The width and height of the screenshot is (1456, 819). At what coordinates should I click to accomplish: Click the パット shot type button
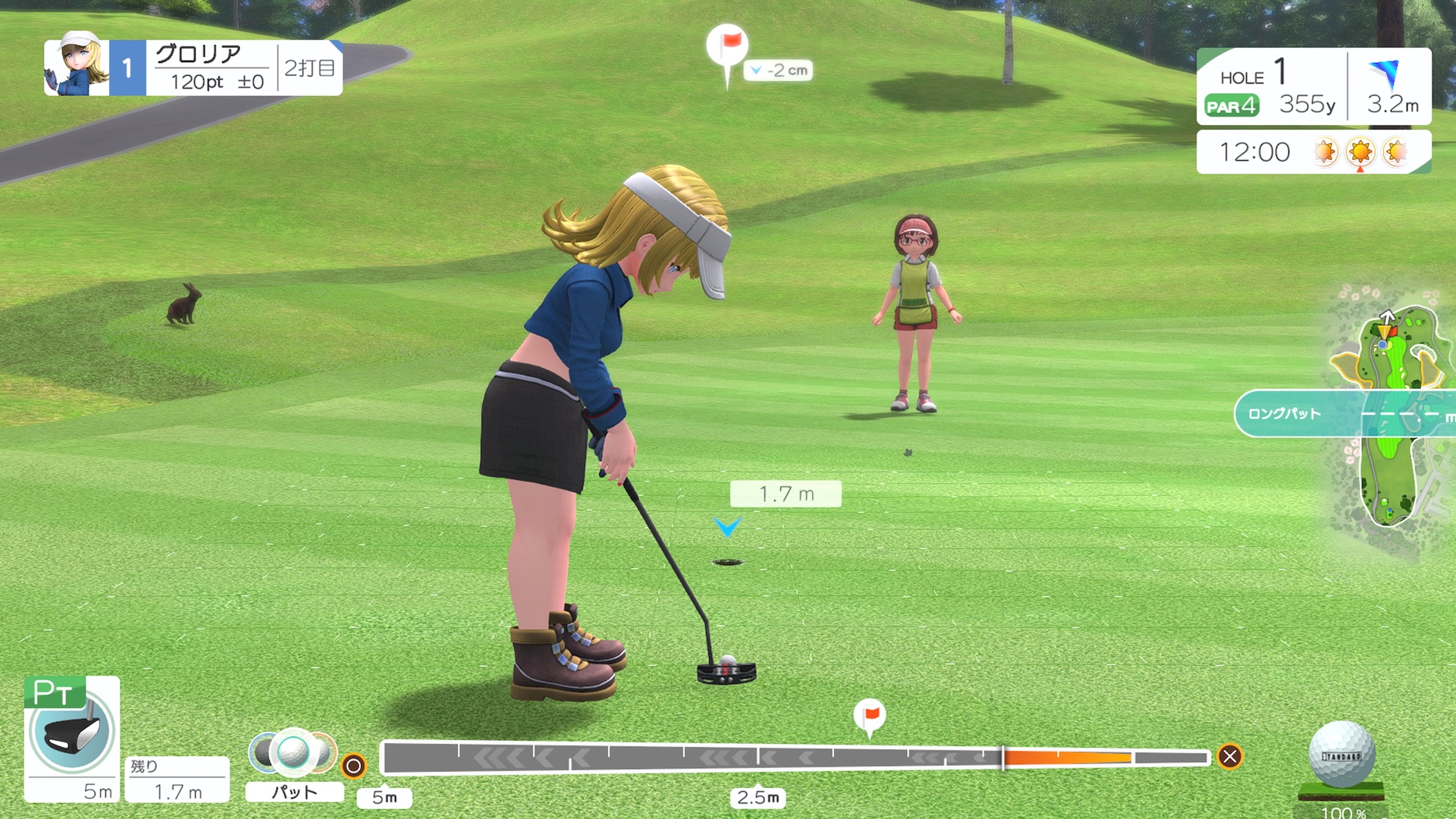pyautogui.click(x=293, y=792)
